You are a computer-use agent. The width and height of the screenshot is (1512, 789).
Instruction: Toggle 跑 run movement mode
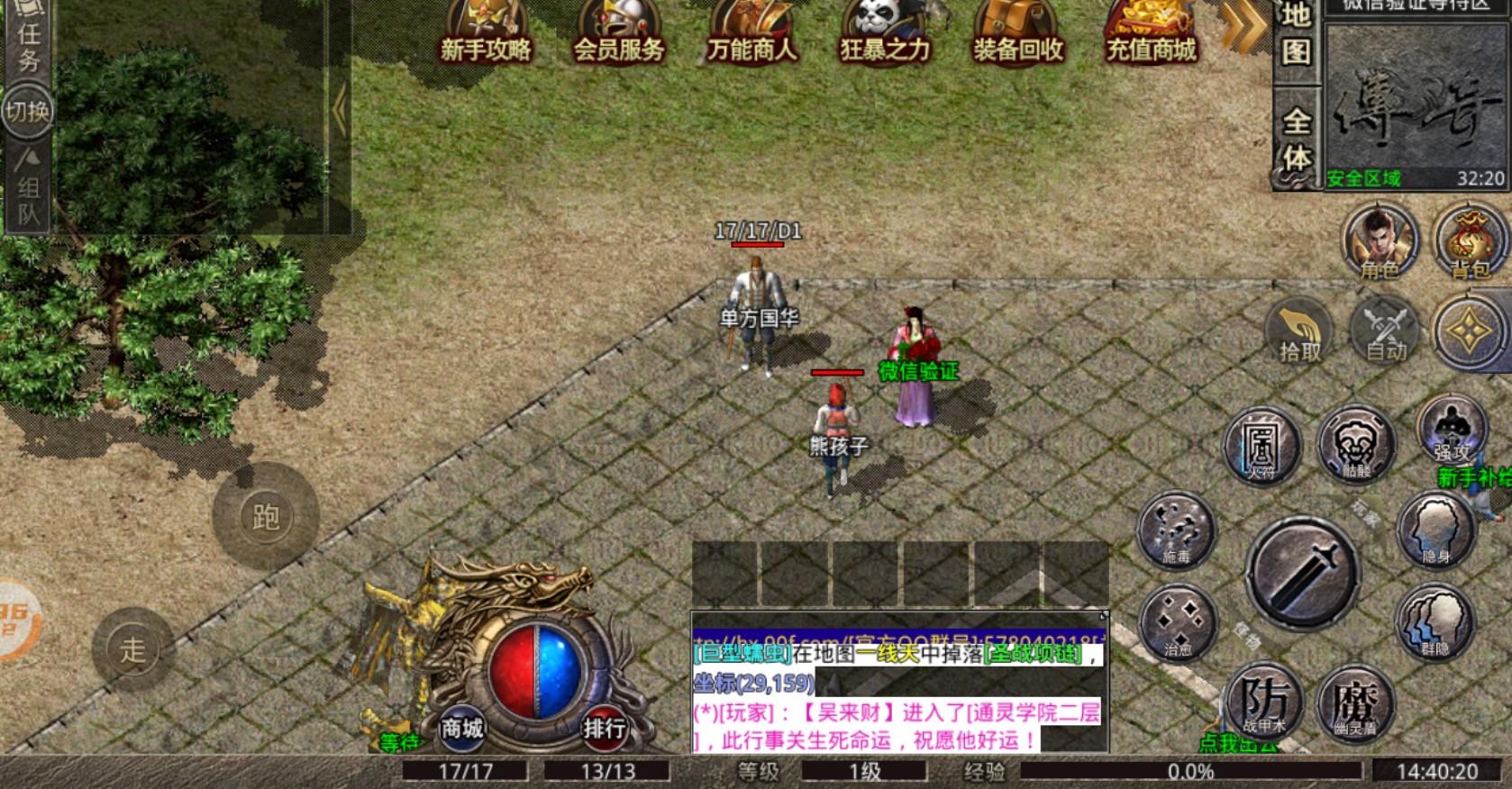point(264,516)
